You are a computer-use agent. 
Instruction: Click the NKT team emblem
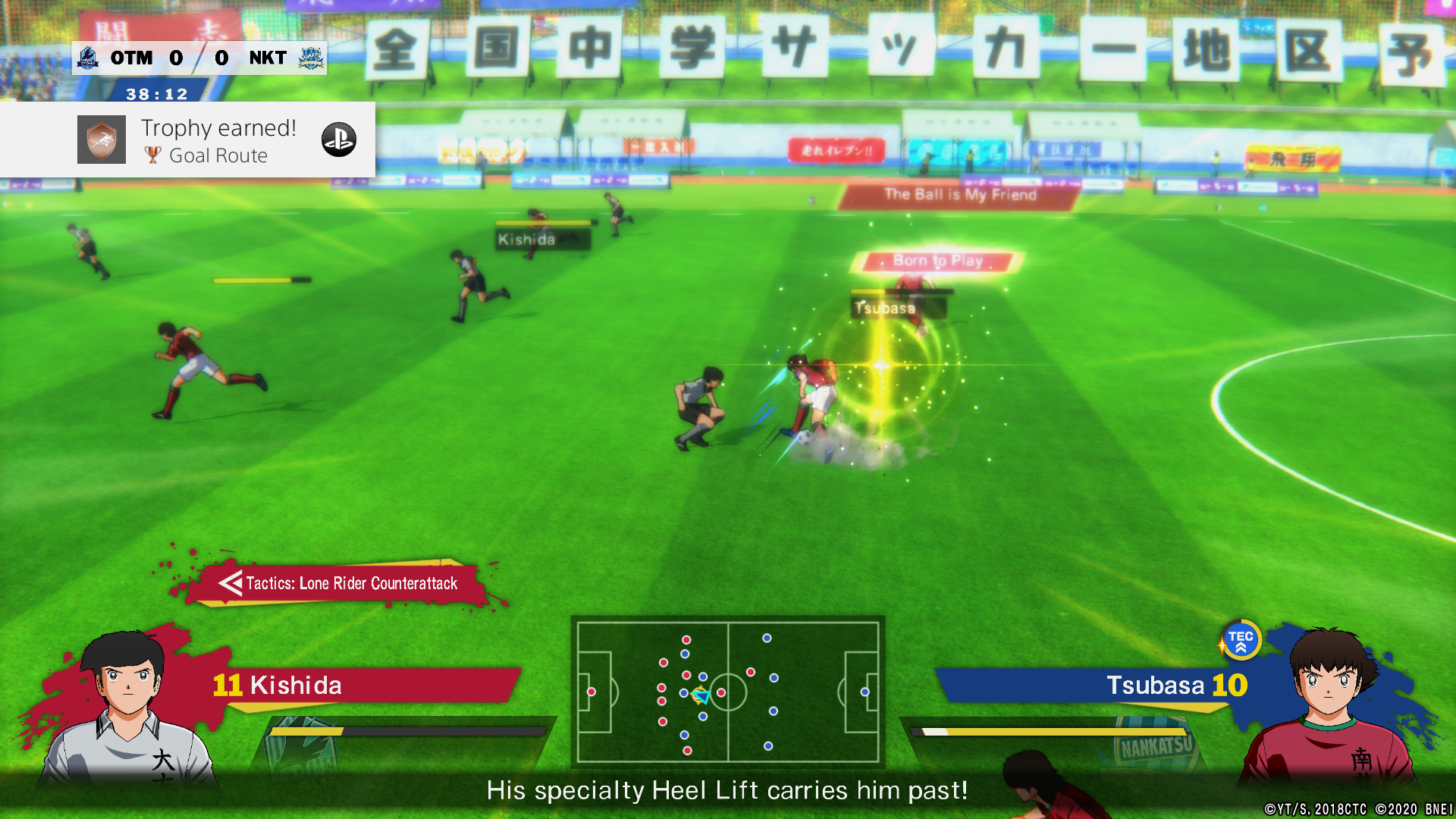(311, 58)
